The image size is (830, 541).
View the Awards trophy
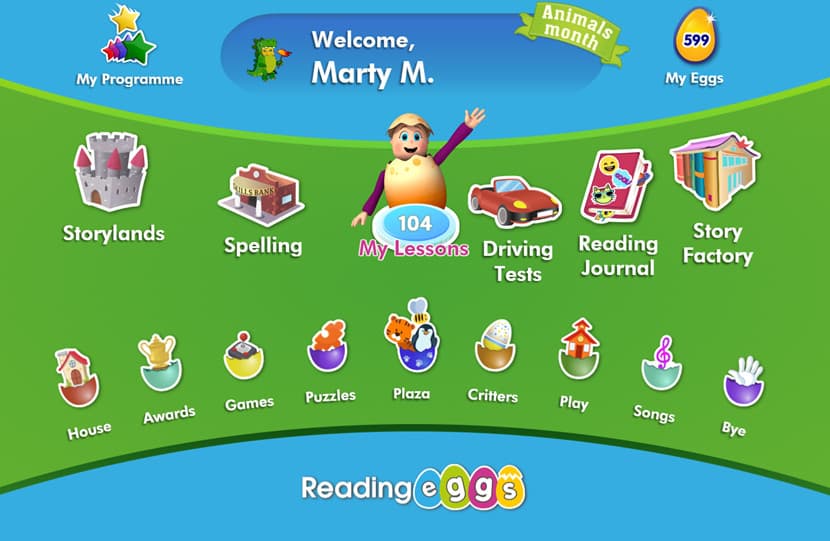point(160,361)
